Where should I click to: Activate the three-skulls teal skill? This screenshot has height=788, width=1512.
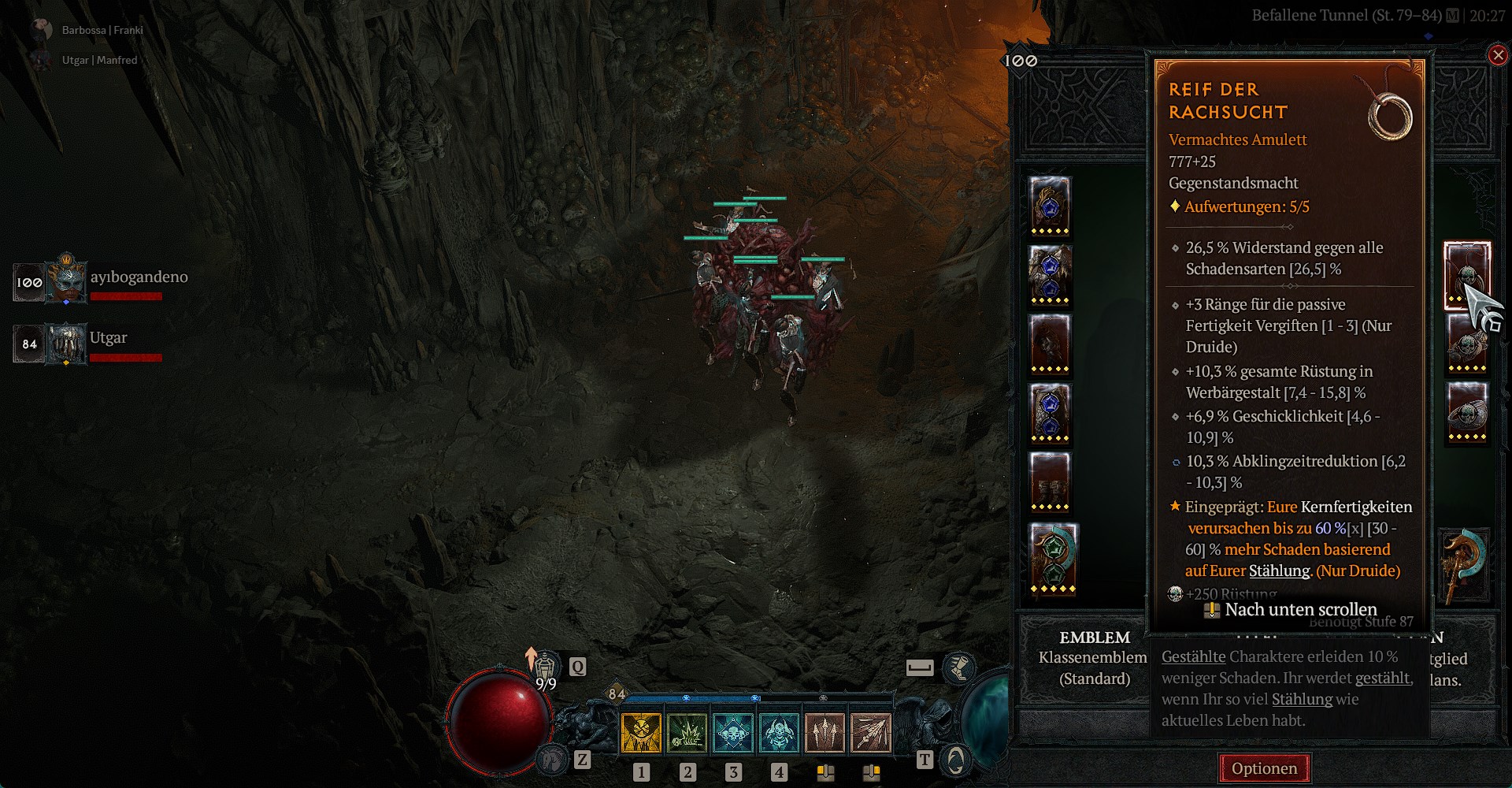(x=733, y=733)
